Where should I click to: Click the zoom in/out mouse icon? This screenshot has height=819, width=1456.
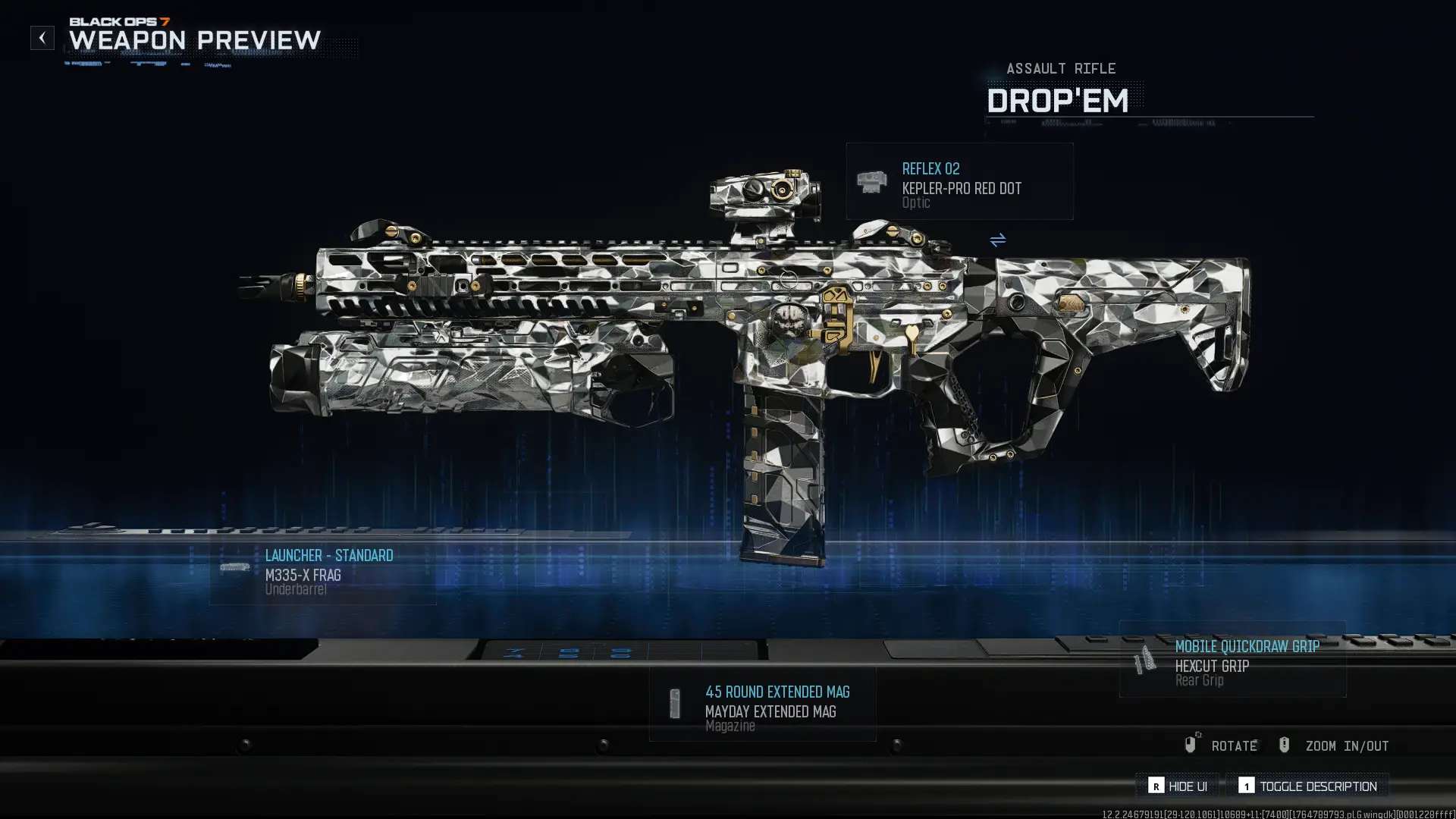pyautogui.click(x=1285, y=745)
